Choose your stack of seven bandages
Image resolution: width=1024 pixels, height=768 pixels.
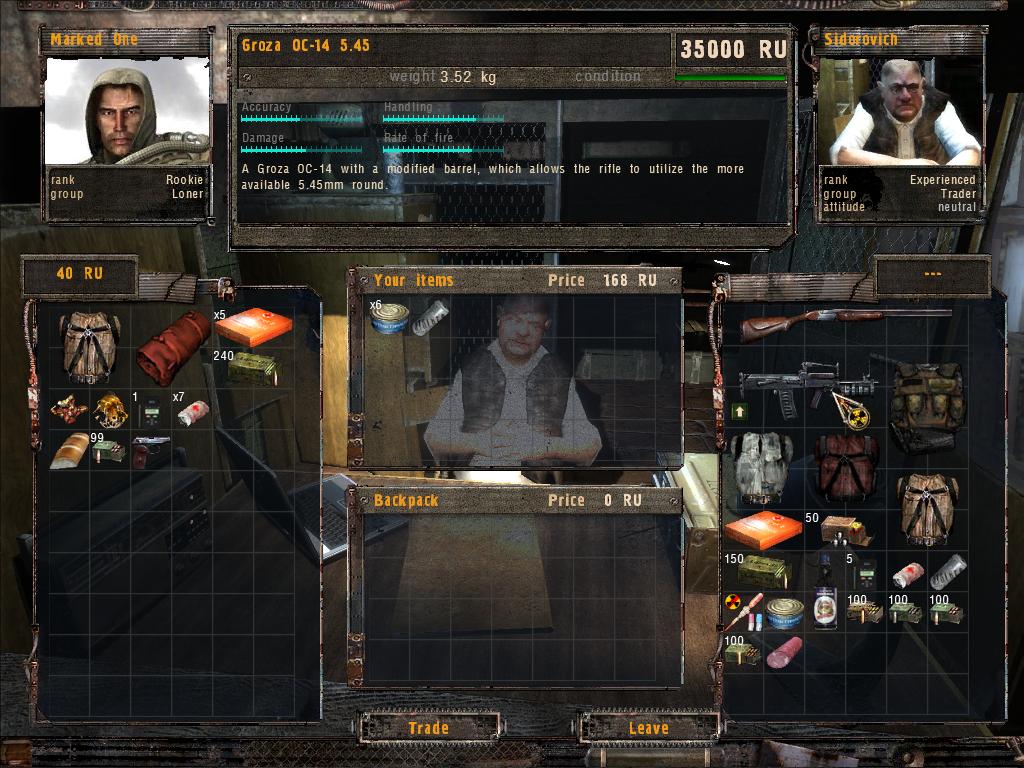tap(193, 412)
